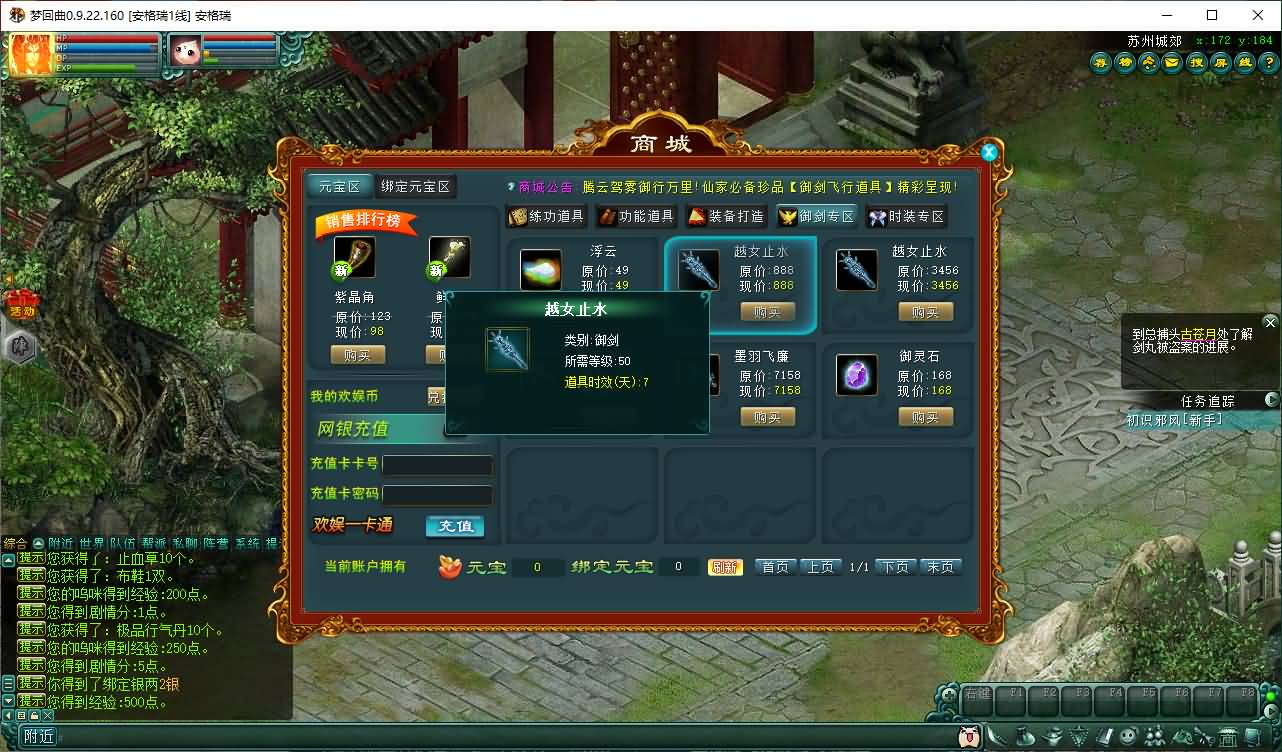1282x752 pixels.
Task: Toggle the chat lock padlock icon
Action: [x=33, y=715]
